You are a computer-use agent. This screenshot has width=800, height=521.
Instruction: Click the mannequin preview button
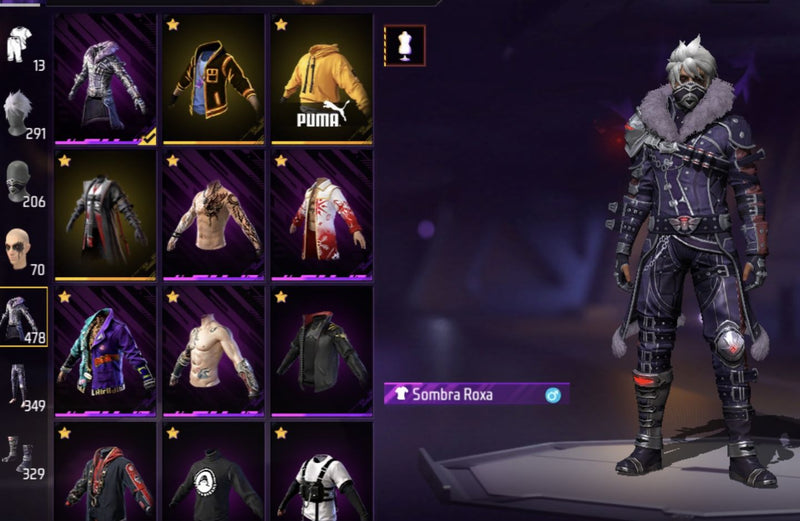click(405, 46)
